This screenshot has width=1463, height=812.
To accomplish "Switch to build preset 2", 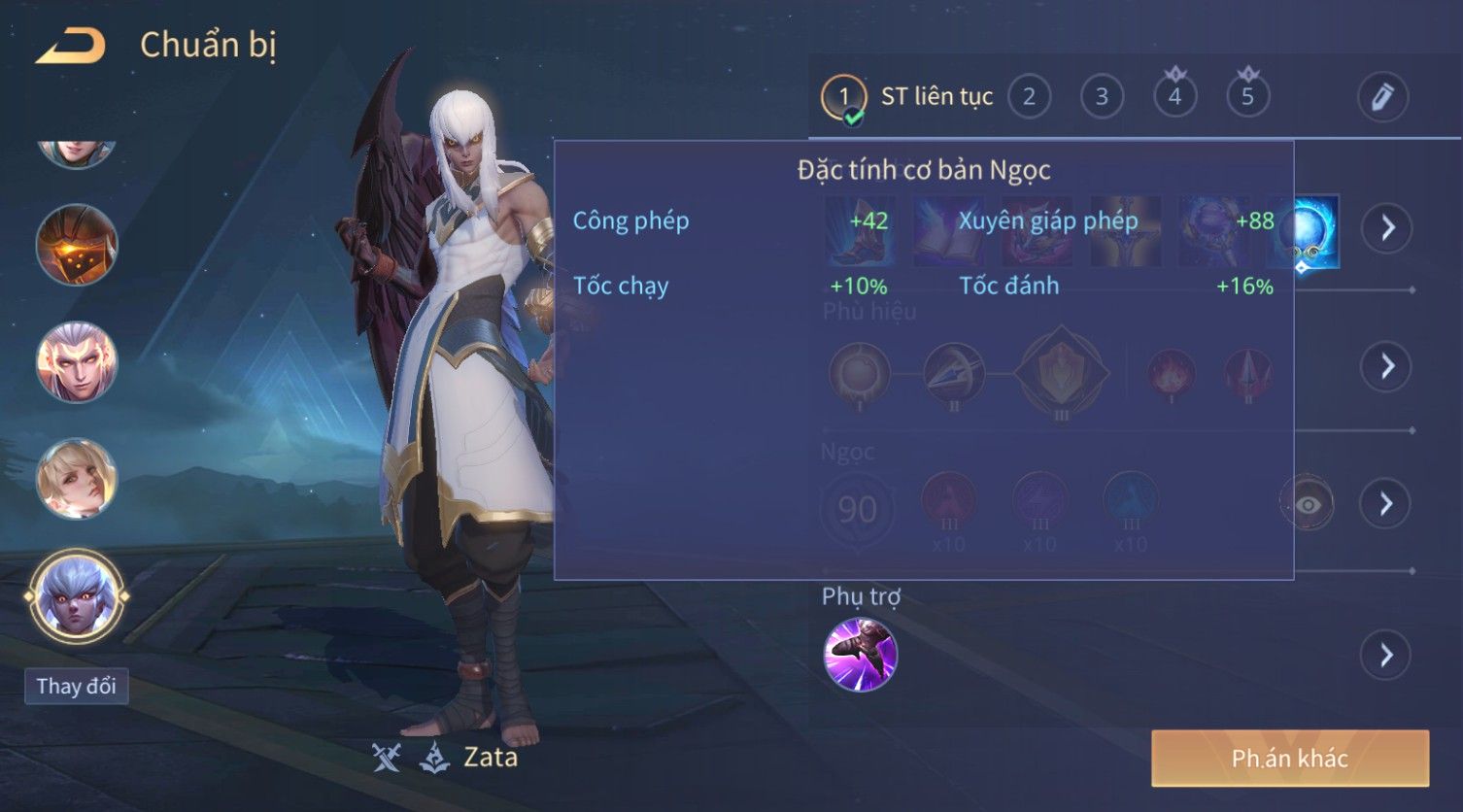I will 1029,97.
